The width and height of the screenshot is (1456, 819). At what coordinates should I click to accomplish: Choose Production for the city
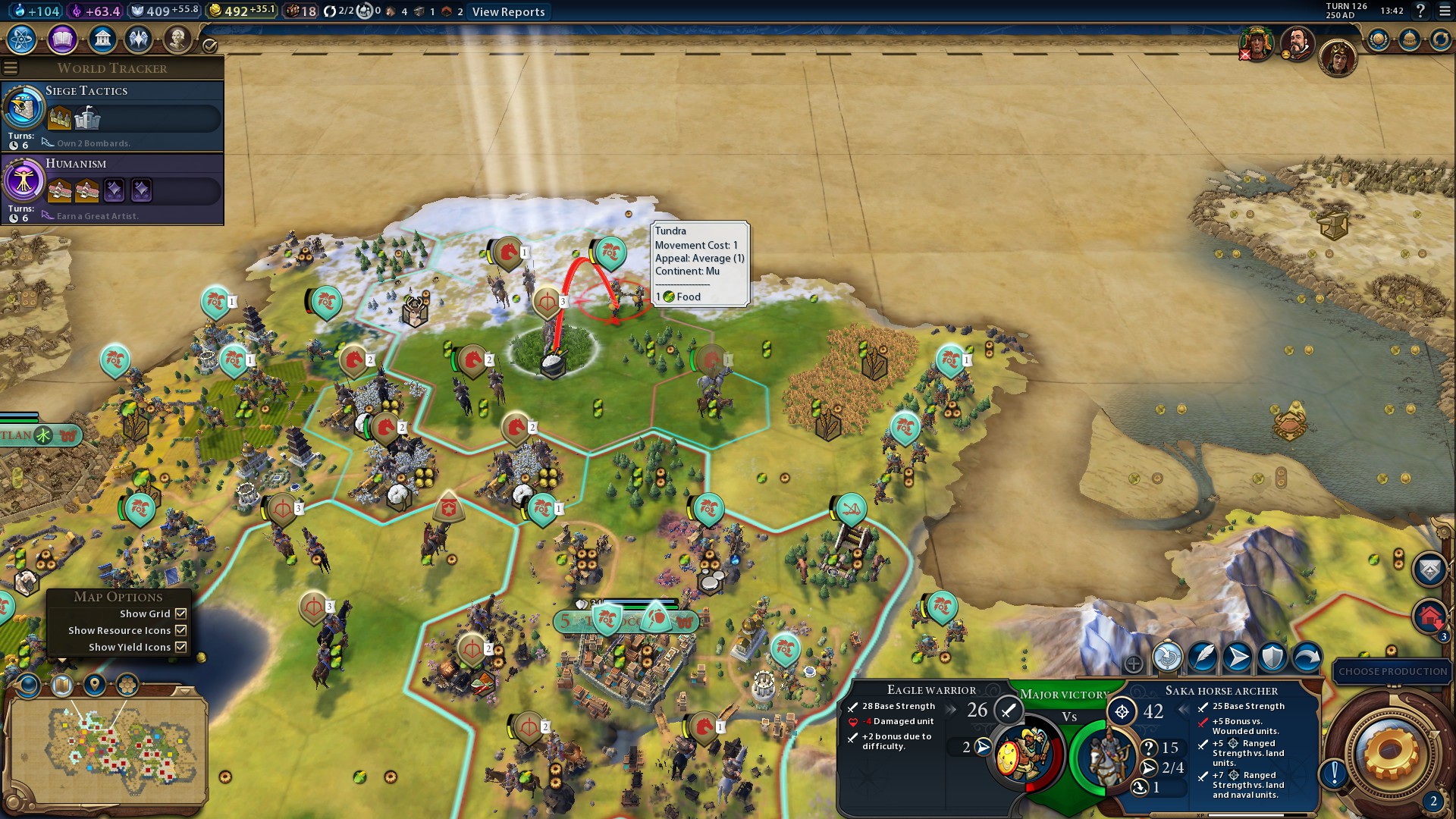coord(1392,671)
